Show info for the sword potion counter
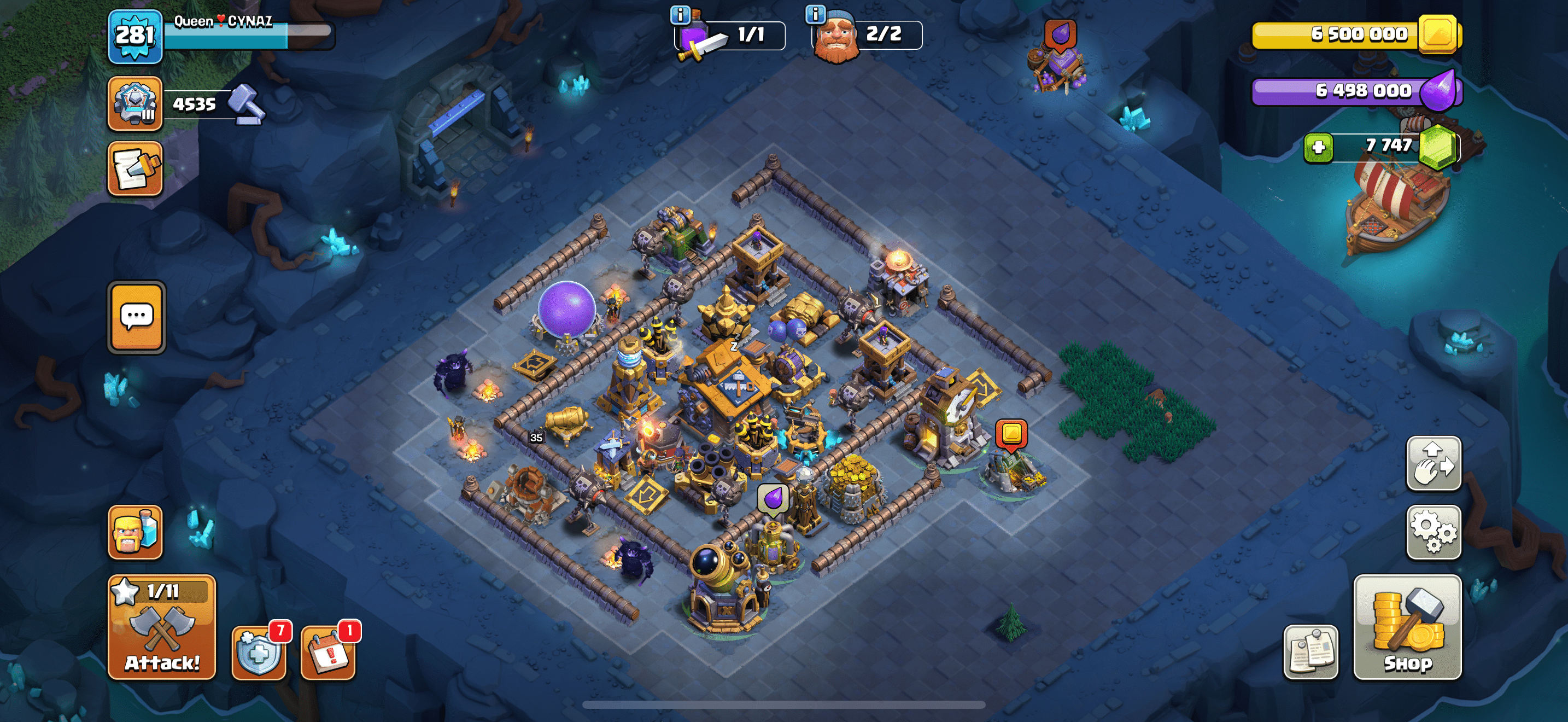 [680, 15]
